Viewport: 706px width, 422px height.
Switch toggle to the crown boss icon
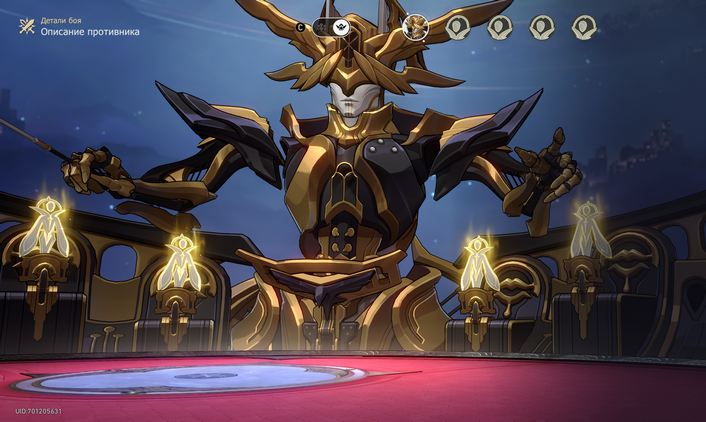click(342, 27)
